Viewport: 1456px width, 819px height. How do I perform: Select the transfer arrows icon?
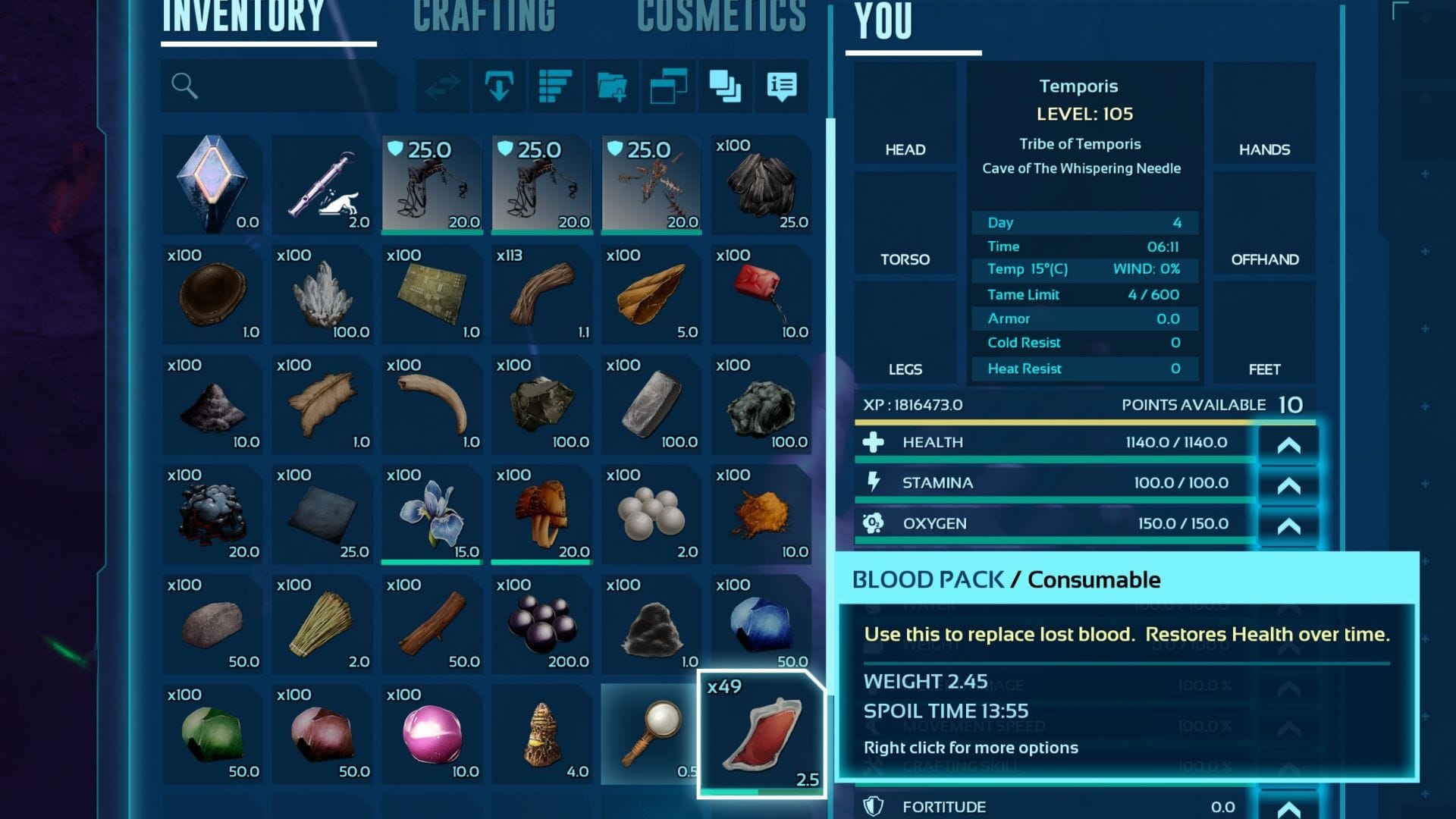pos(442,86)
